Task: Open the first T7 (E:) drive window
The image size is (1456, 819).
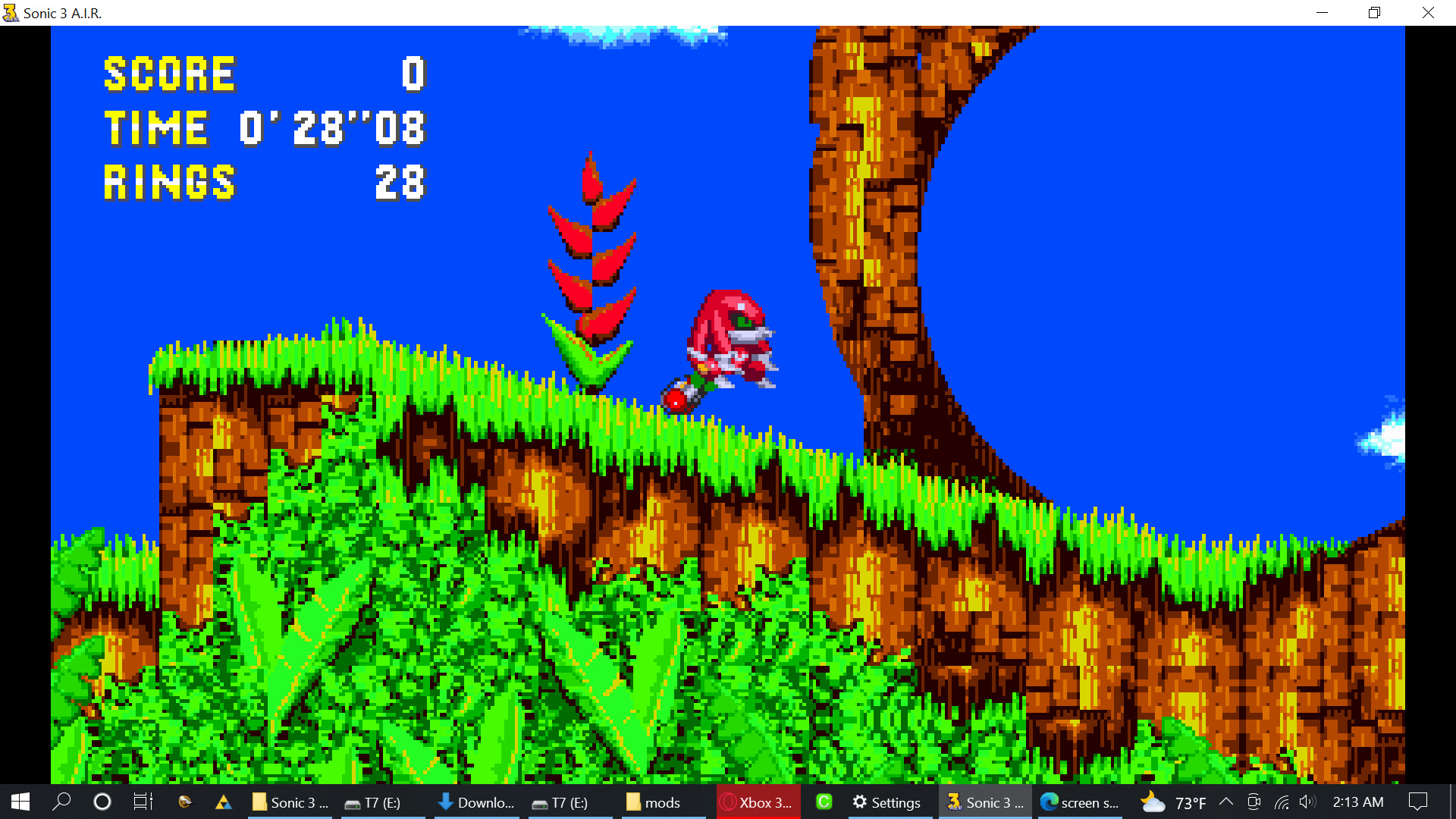Action: click(383, 802)
